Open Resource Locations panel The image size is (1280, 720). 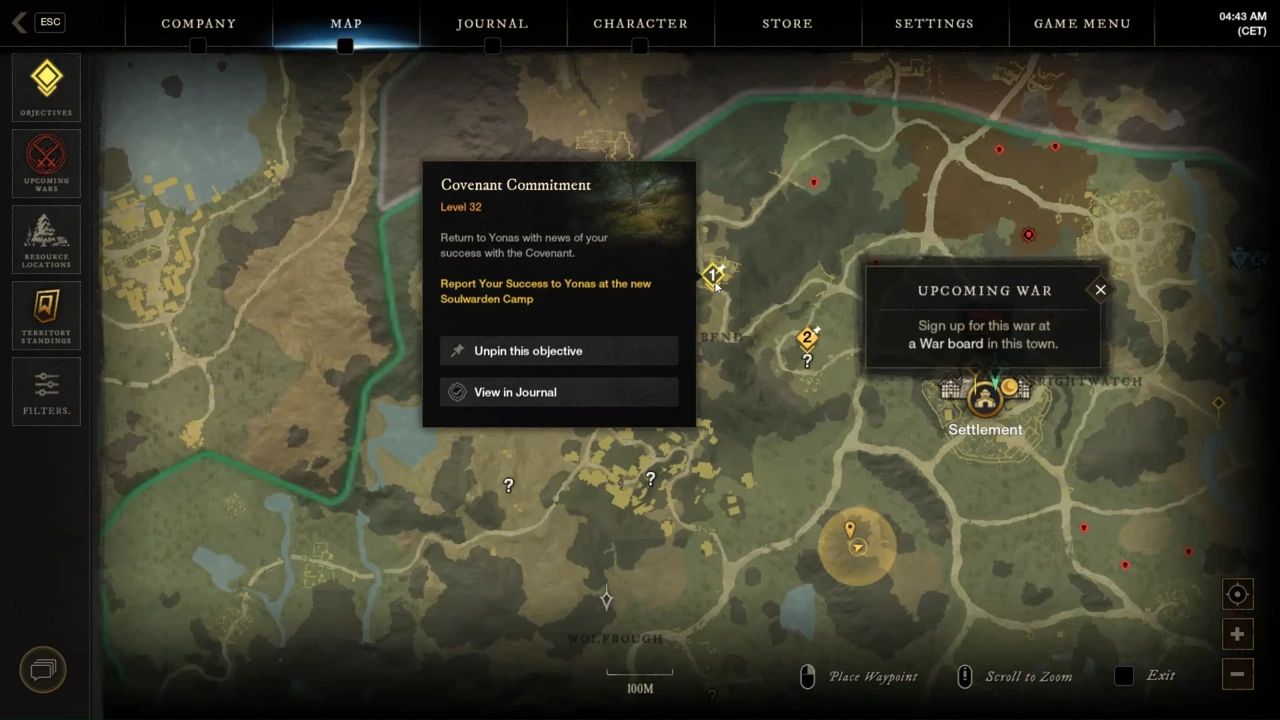[x=46, y=240]
